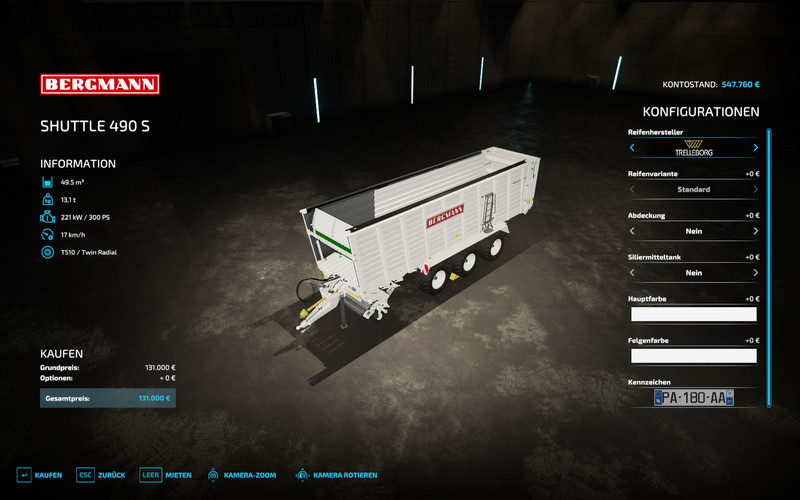Click the configurations list scrollbar
The height and width of the screenshot is (500, 800).
pyautogui.click(x=769, y=266)
